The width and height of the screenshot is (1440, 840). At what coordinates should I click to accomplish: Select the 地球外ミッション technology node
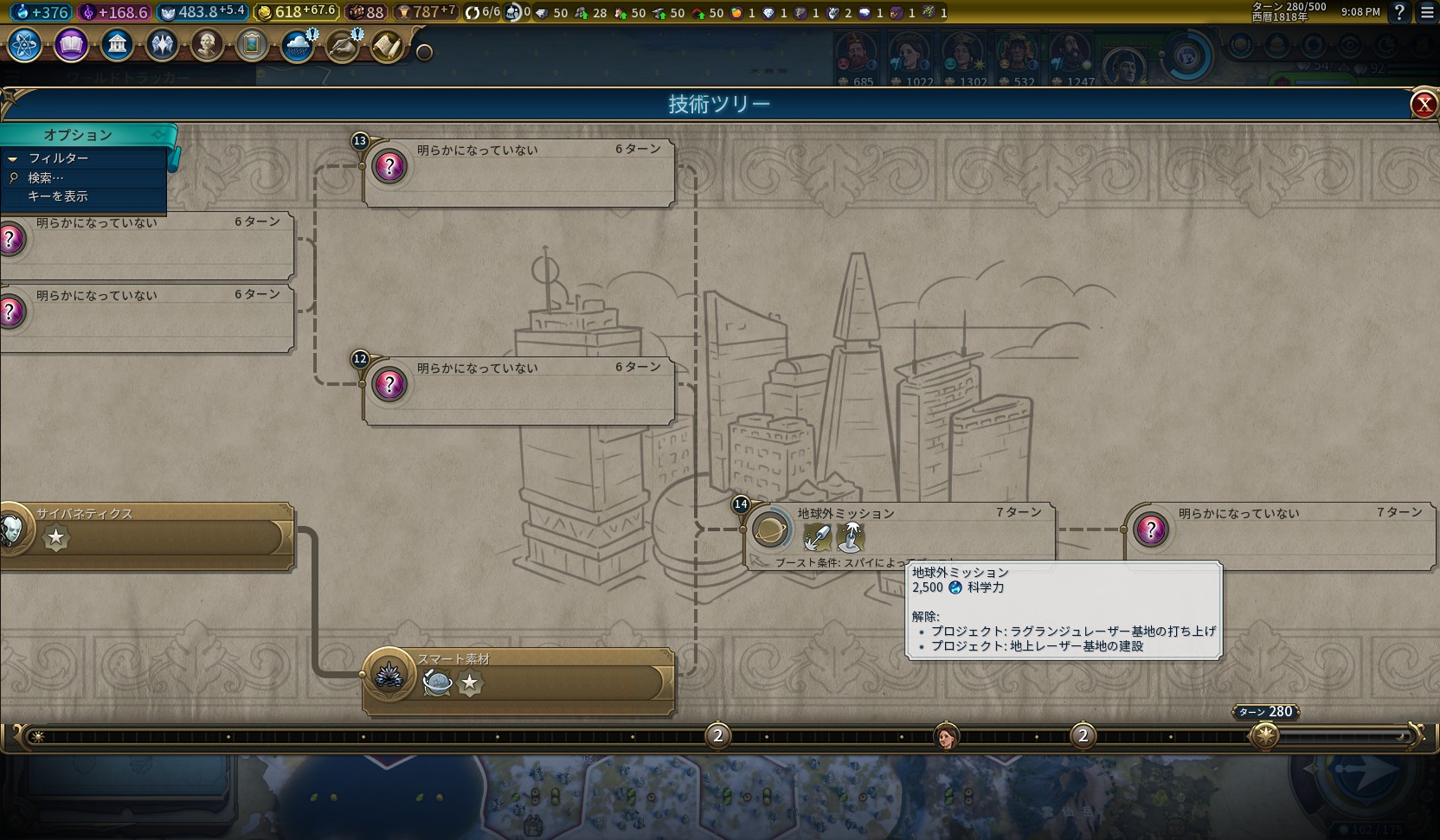coord(900,529)
